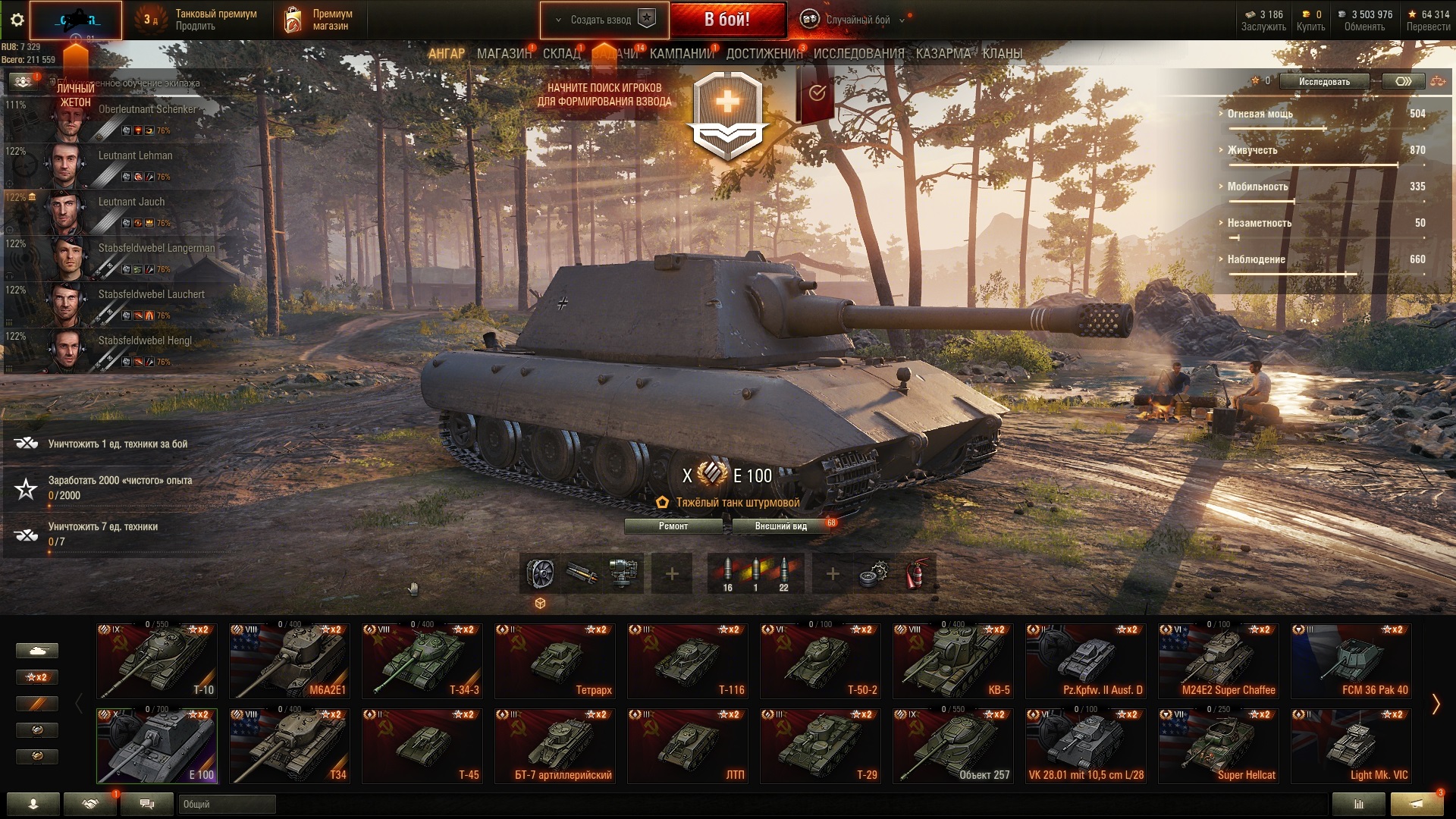Toggle the elite vehicles filter
Viewport: 1456px width, 819px height.
(36, 730)
